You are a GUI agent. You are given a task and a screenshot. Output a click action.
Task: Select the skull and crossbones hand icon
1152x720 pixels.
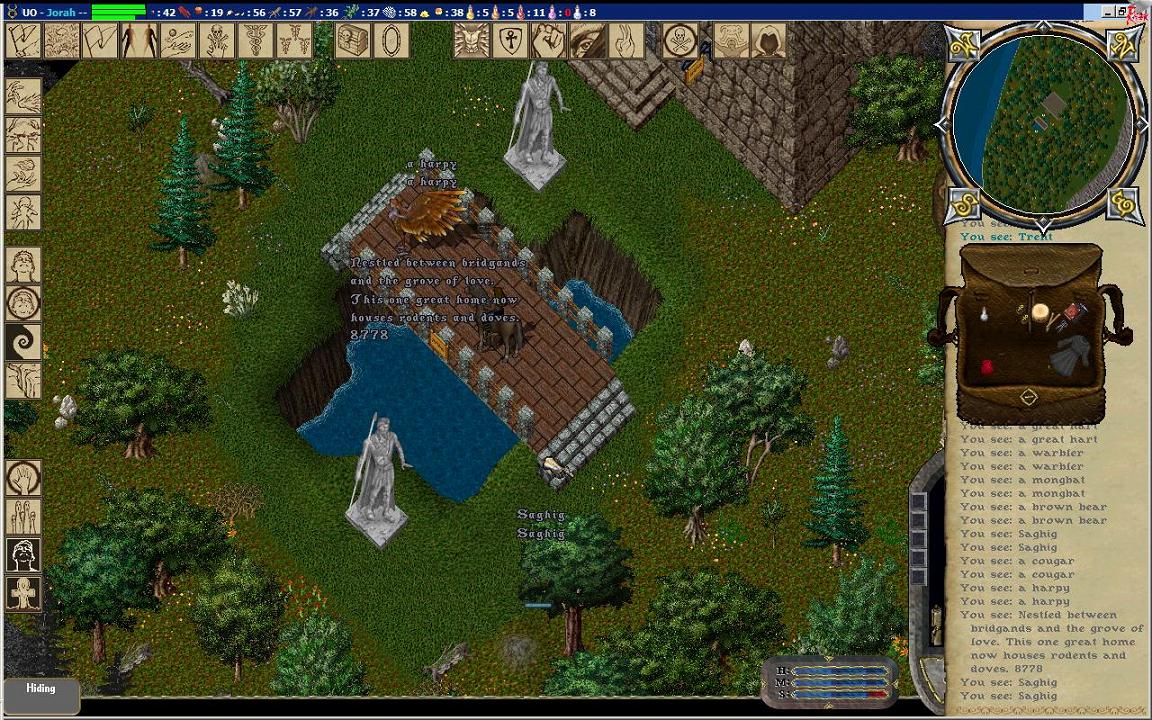pos(217,41)
